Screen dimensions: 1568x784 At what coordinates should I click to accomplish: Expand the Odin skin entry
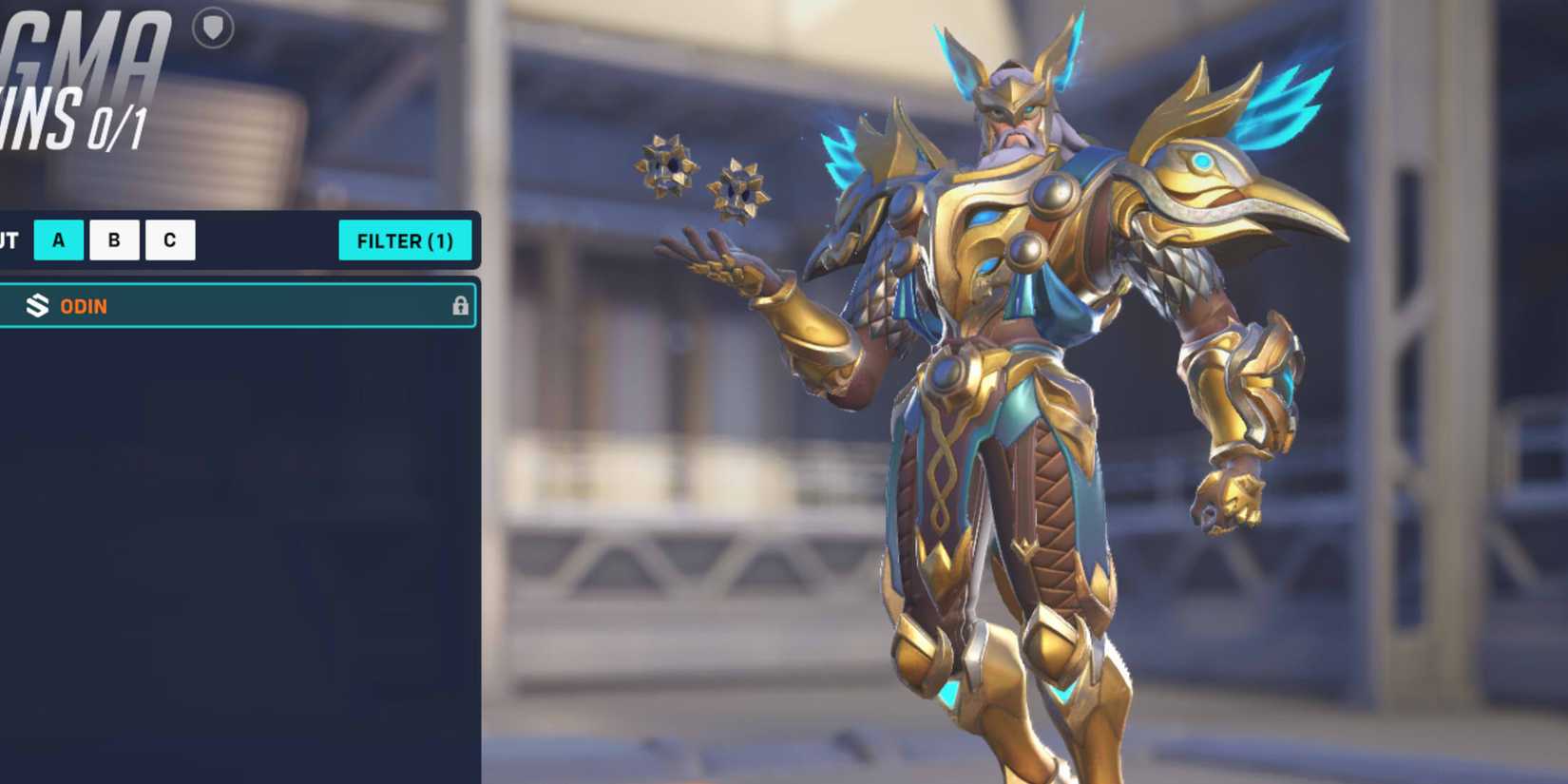(238, 306)
